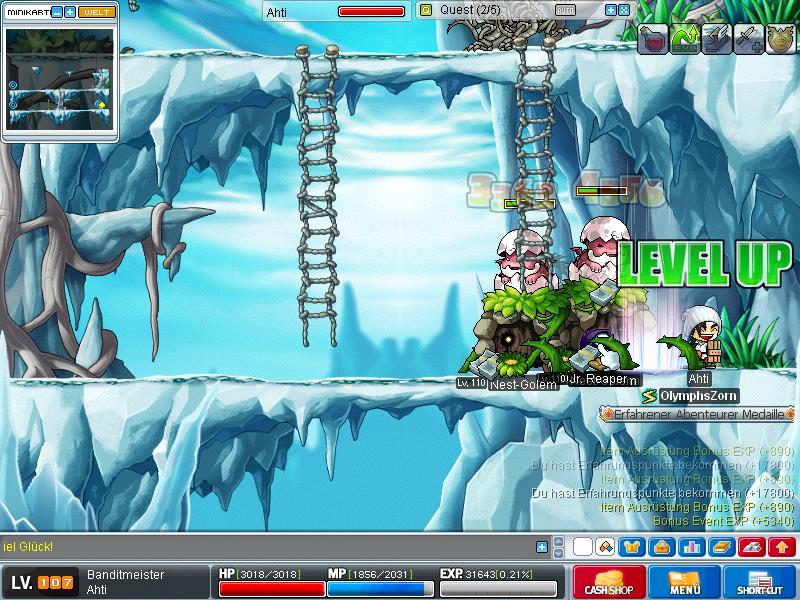
Task: Open the skill book icon
Action: 721,547
